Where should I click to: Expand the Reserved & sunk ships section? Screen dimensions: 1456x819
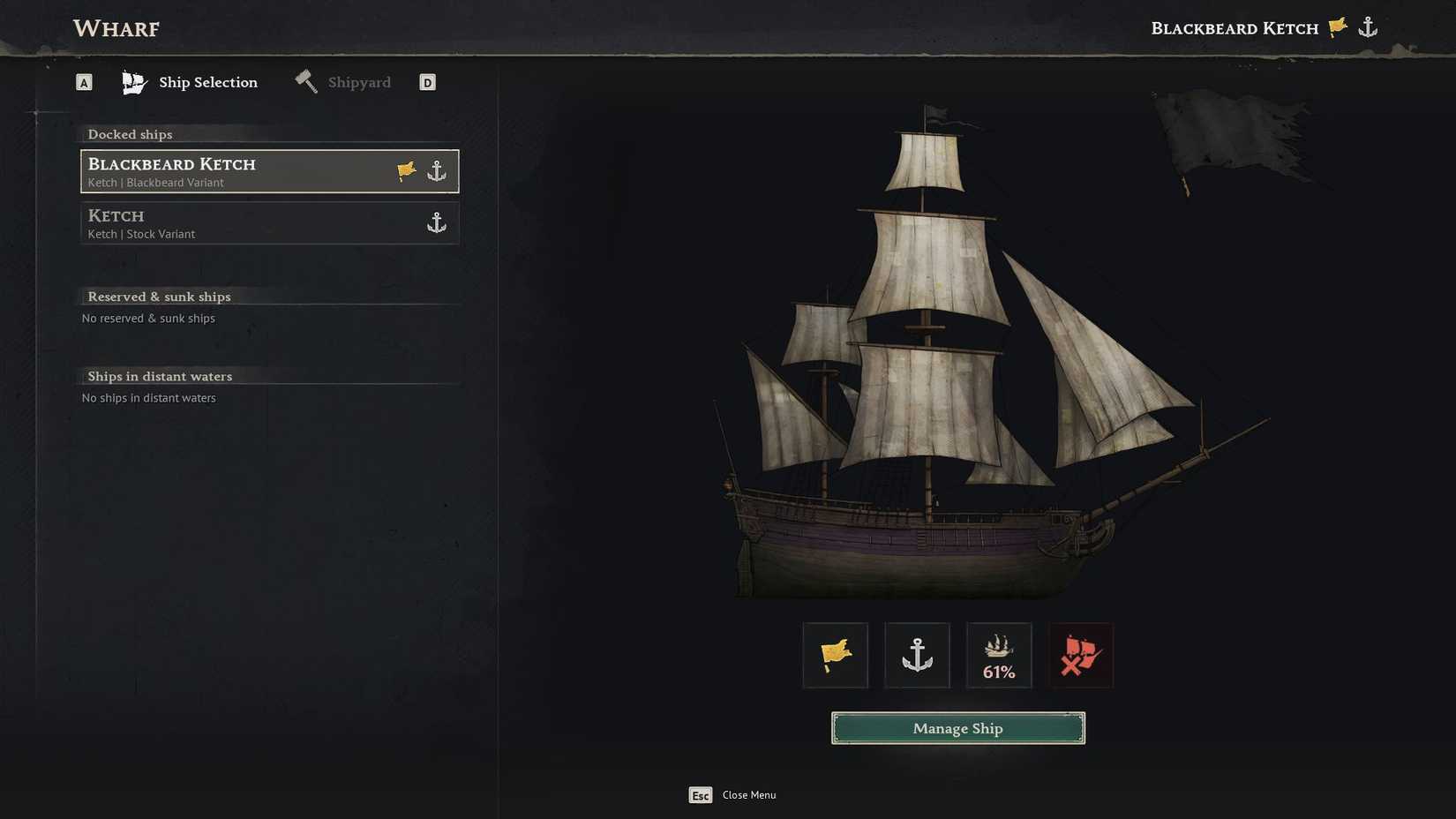pos(159,296)
